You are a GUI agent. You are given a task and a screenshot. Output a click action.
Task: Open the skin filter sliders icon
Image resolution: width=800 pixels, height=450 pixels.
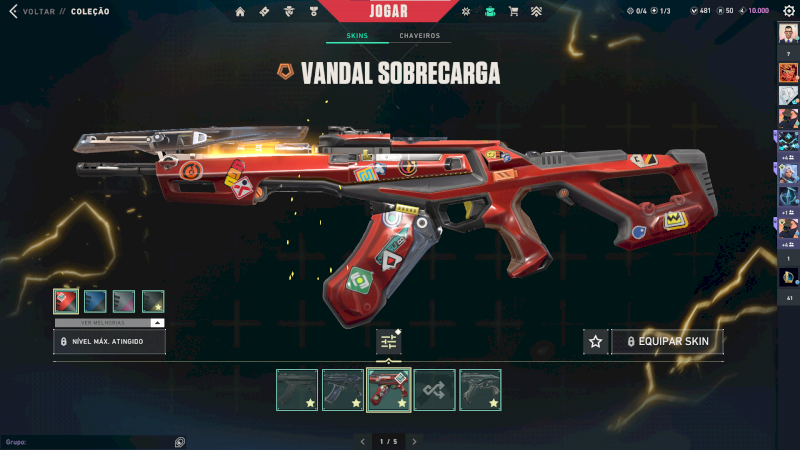389,342
